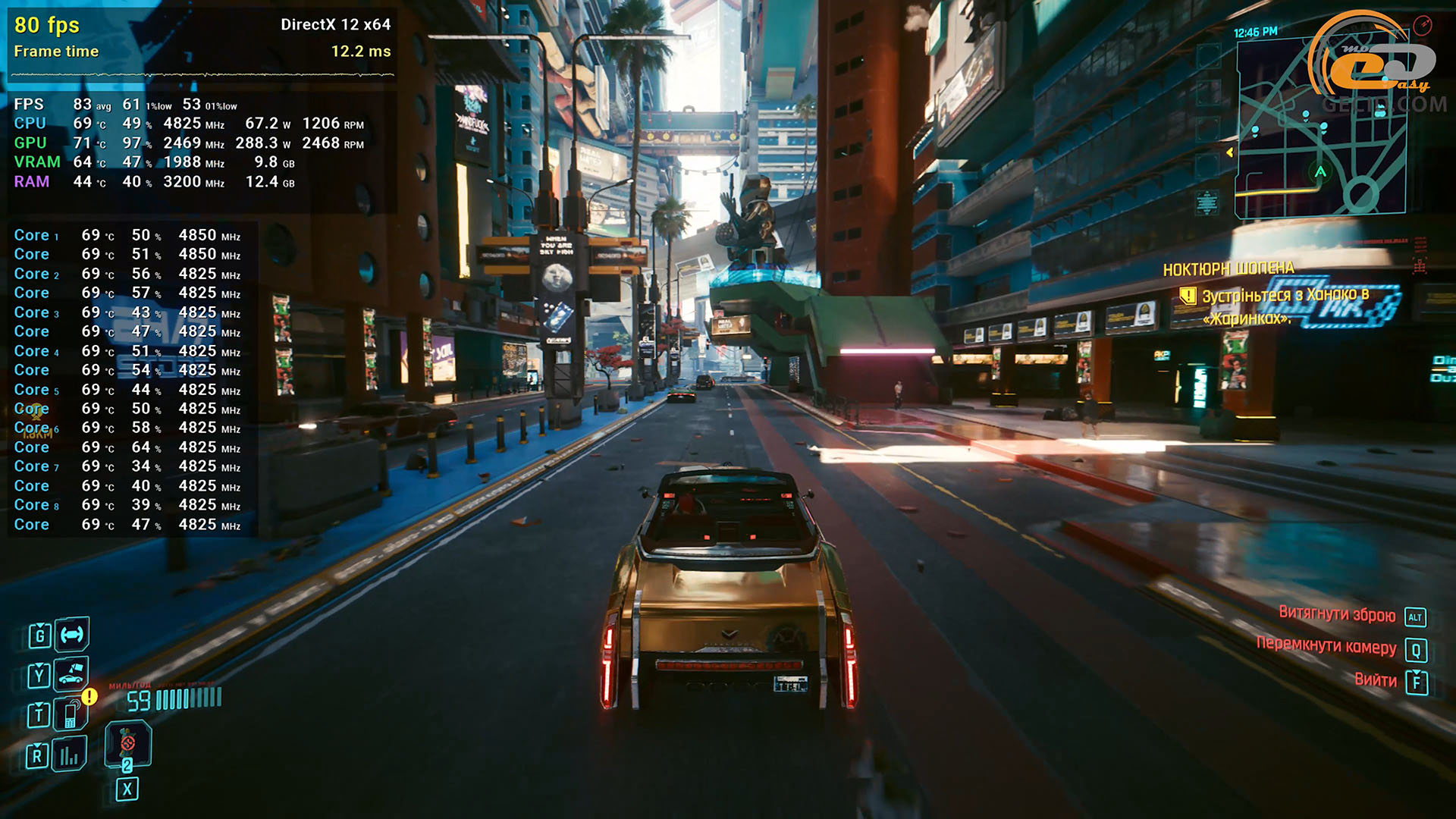Click the «Ноктюрн Шопена» quest title
This screenshot has width=1456, height=819.
tap(1228, 269)
